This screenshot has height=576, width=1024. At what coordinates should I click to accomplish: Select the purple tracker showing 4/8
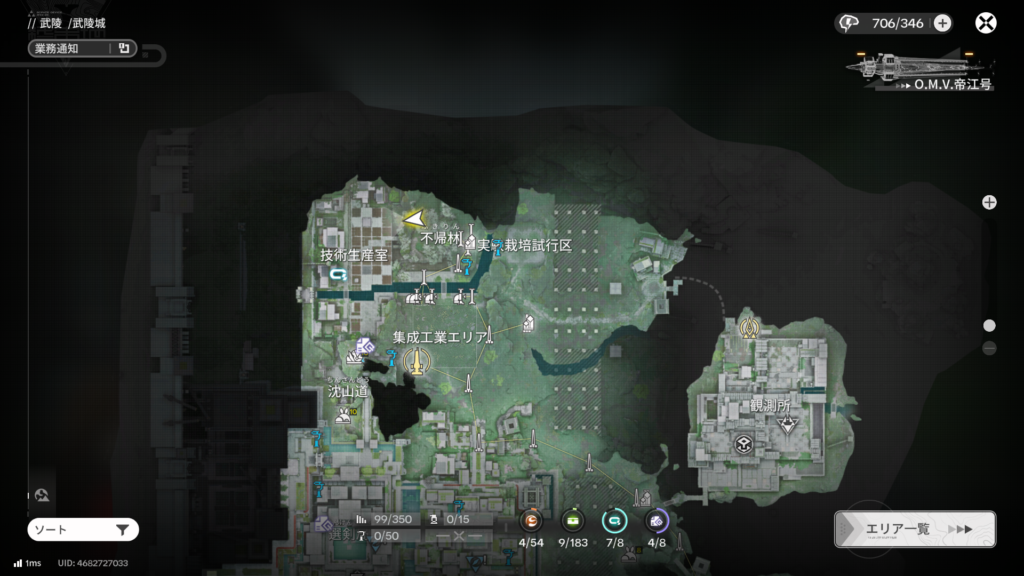point(656,521)
